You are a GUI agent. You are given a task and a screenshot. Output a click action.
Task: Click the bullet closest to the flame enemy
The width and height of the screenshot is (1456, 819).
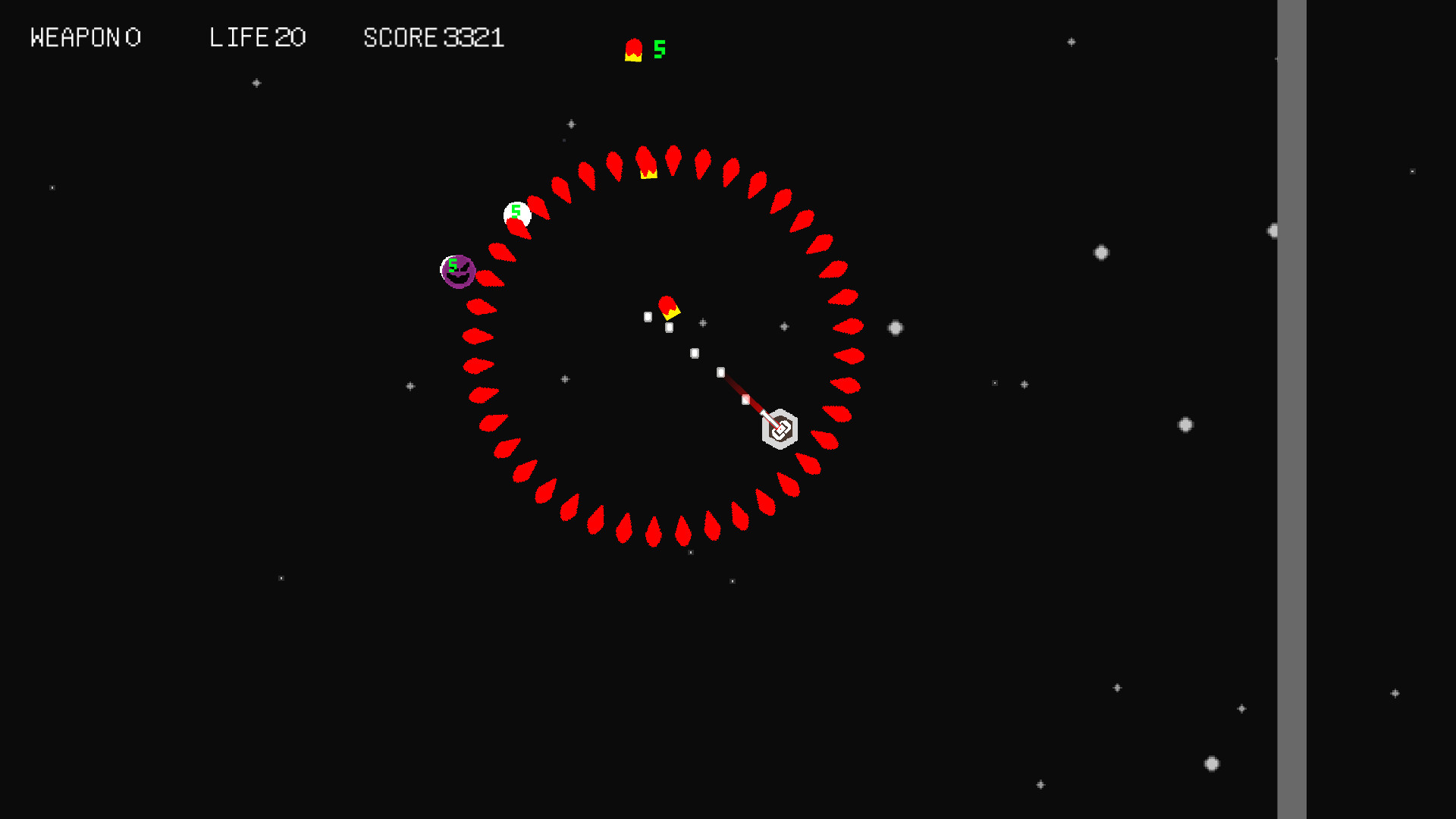pyautogui.click(x=667, y=328)
